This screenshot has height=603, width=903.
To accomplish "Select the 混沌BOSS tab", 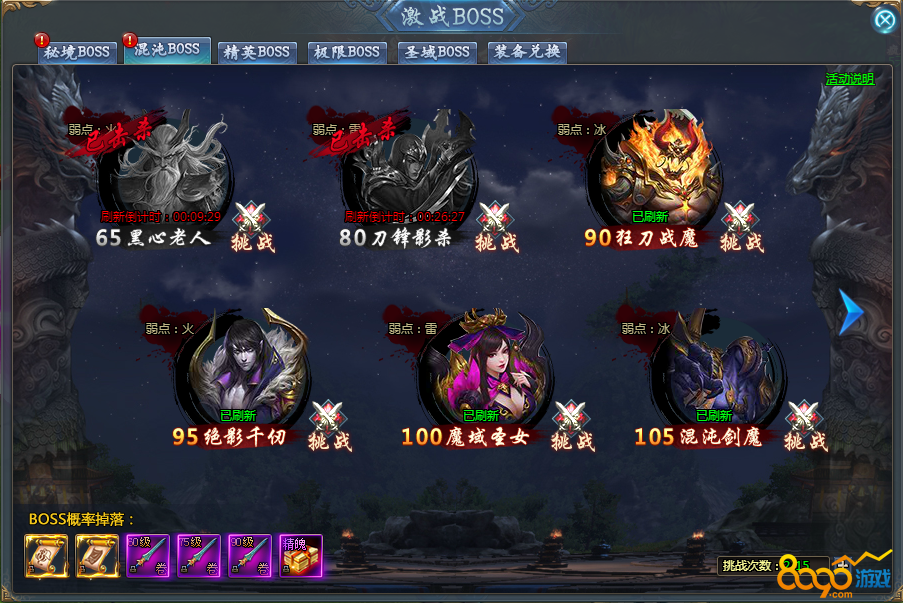I will tap(166, 50).
